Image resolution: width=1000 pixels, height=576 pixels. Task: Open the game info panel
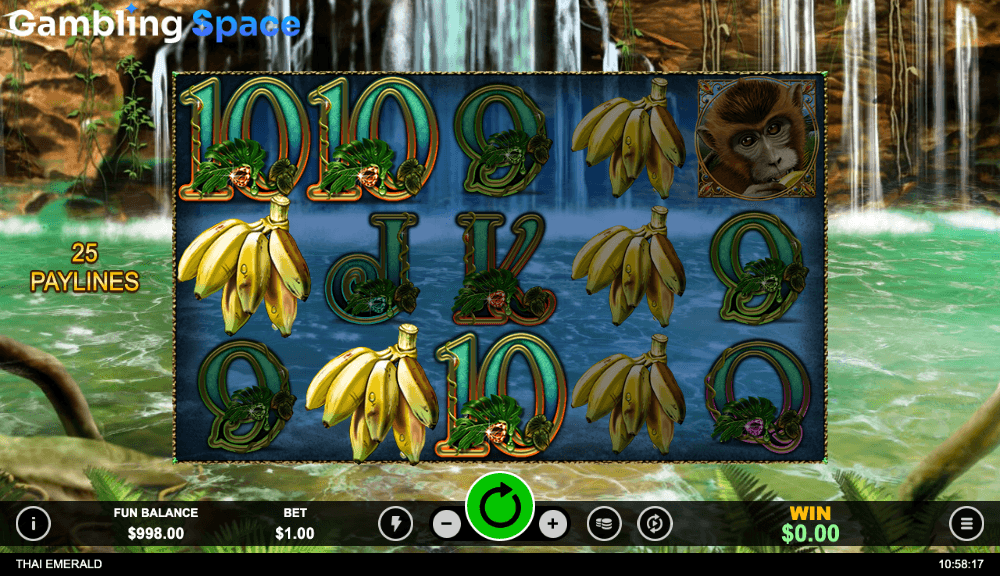[34, 523]
